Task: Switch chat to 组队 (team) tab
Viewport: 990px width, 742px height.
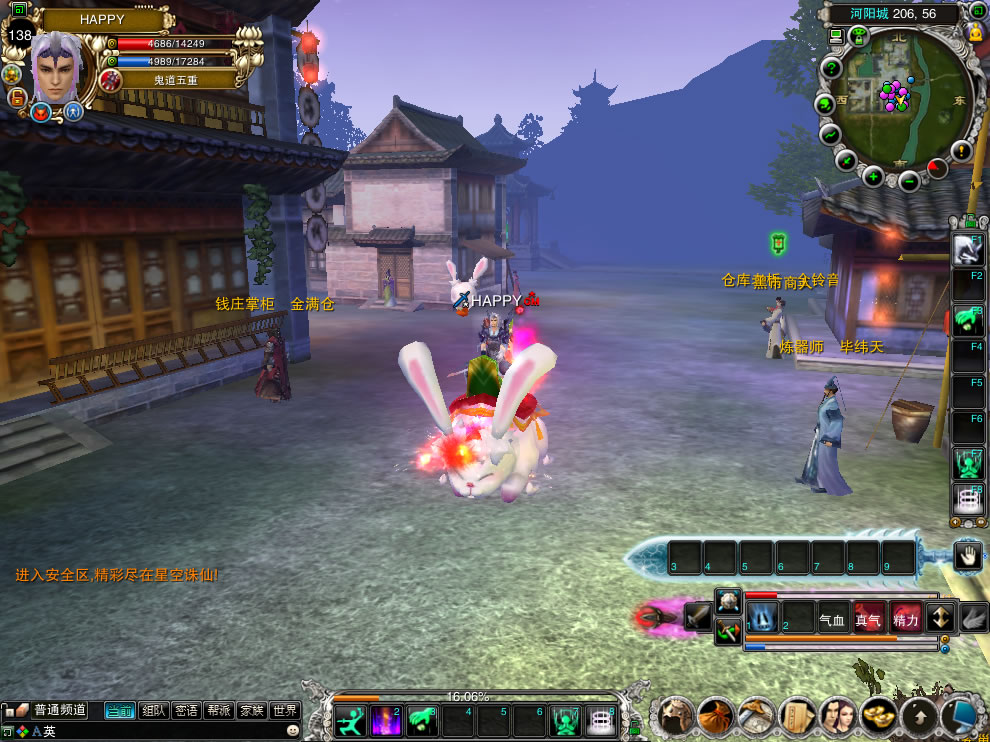Action: coord(154,711)
